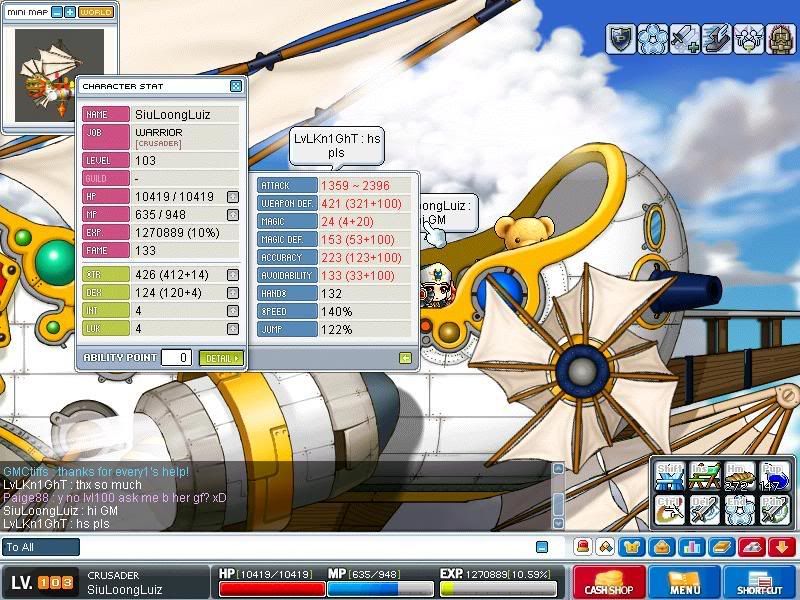This screenshot has width=800, height=600.
Task: Add a point to STR
Action: (x=232, y=275)
